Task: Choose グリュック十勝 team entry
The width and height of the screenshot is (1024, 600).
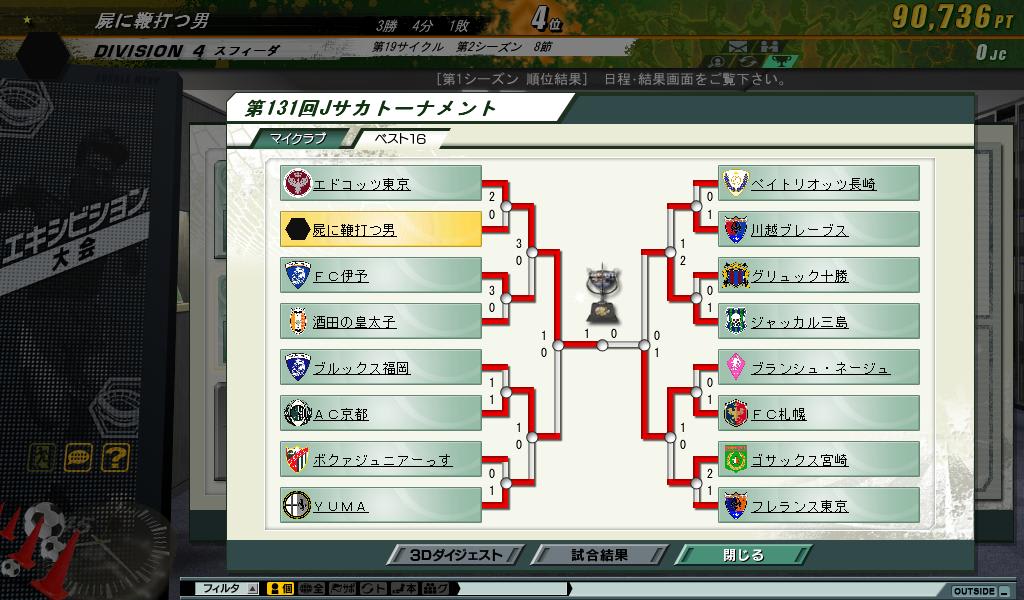Action: 819,276
